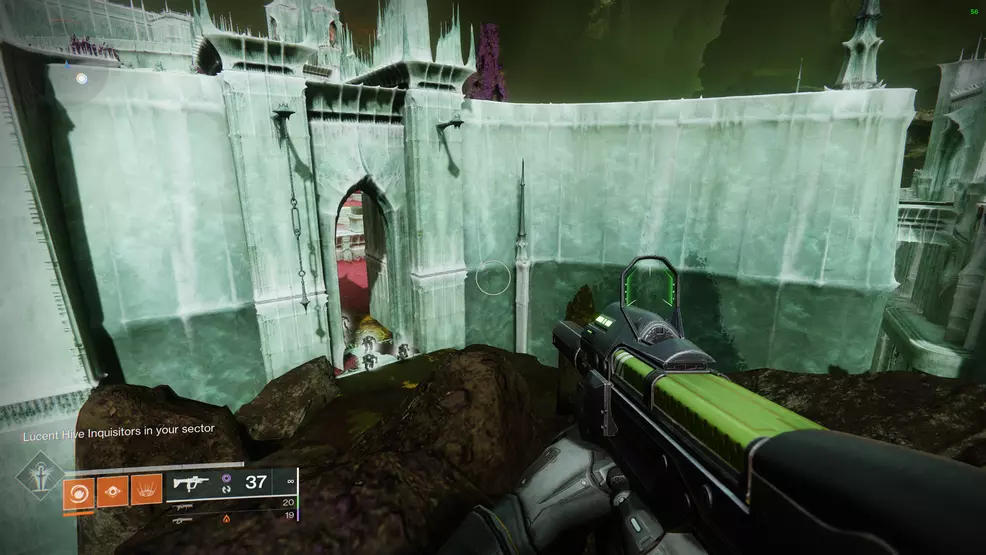Activate the radiating-lines class ability icon
Screen dimensions: 986x555
[x=146, y=490]
